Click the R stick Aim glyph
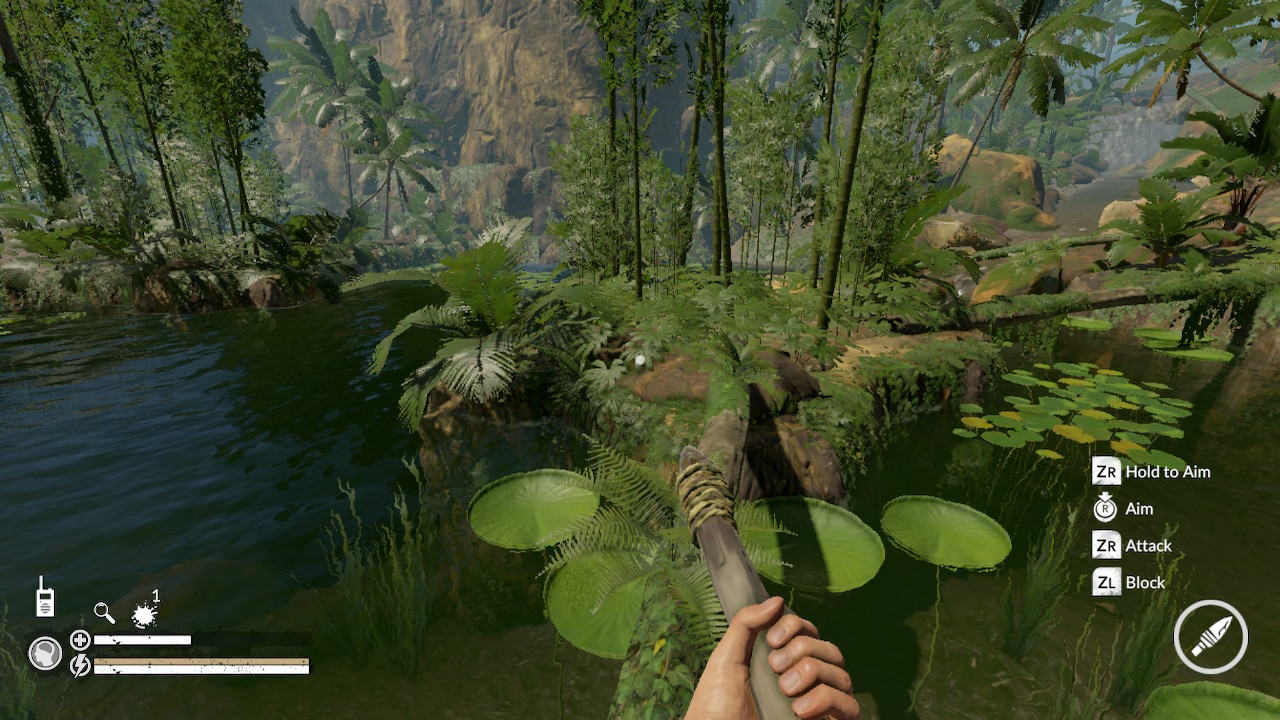The width and height of the screenshot is (1280, 720). [x=1107, y=508]
